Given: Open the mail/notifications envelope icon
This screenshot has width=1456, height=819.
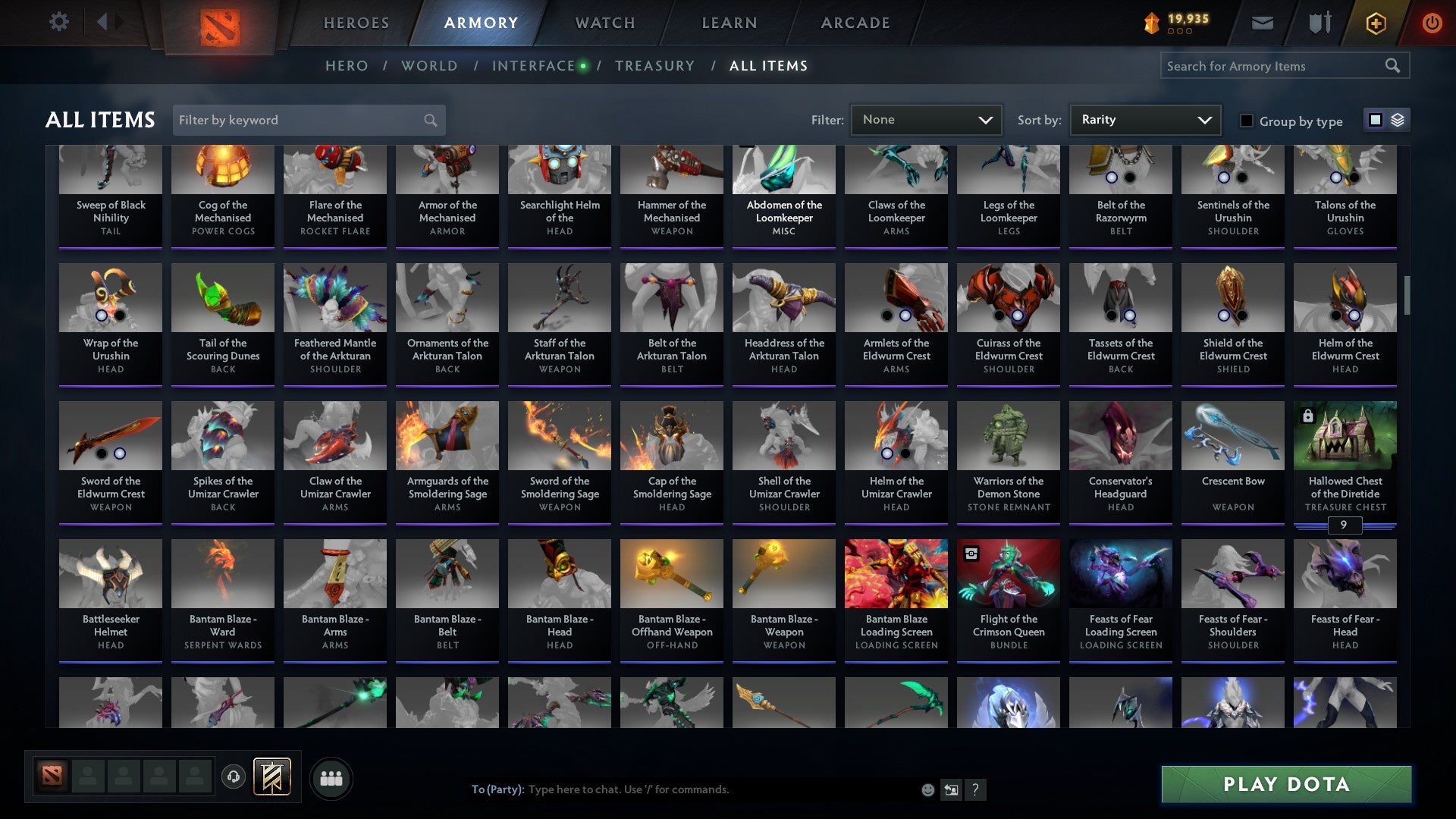Looking at the screenshot, I should click(1263, 23).
